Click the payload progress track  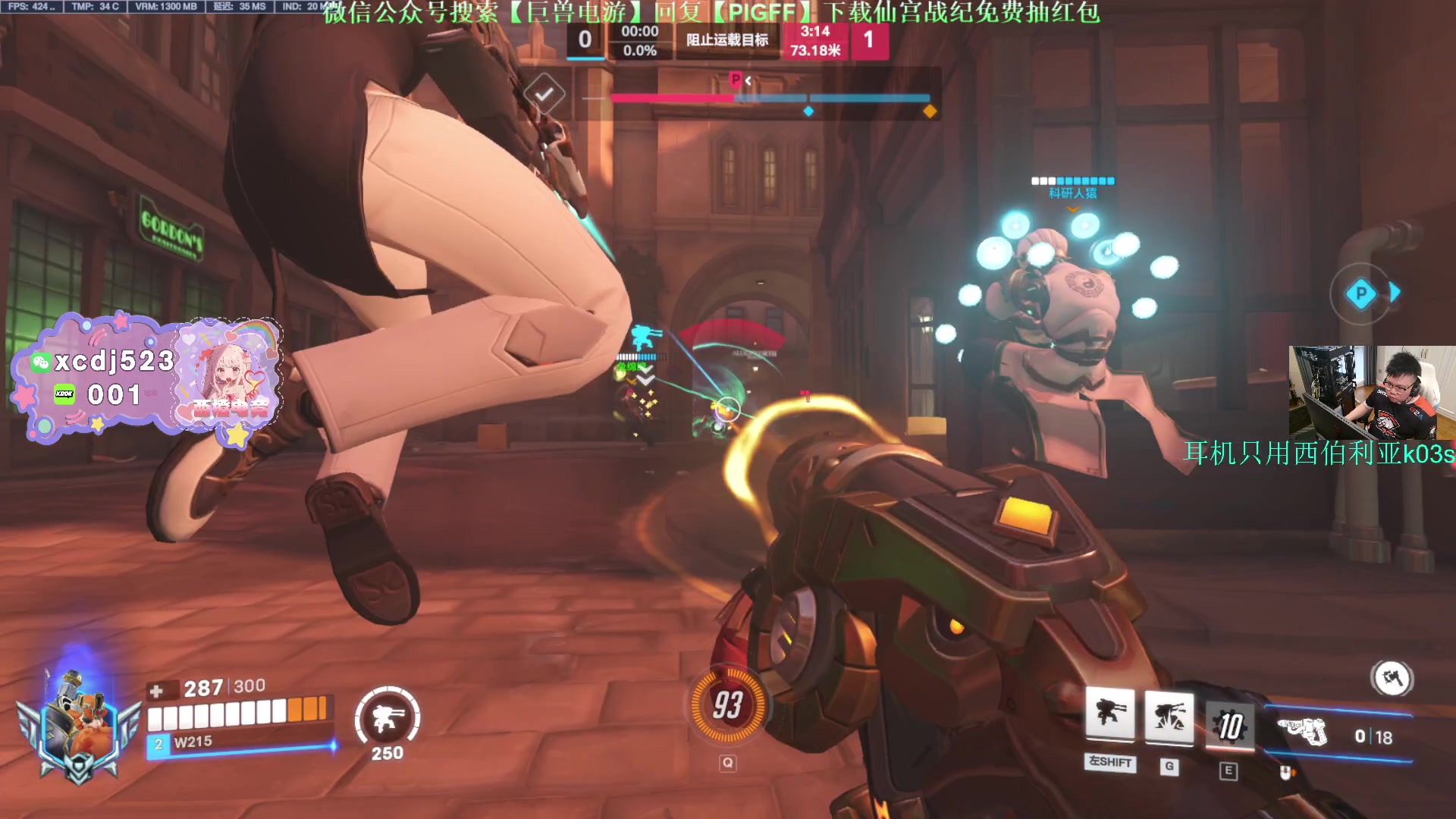(x=770, y=98)
